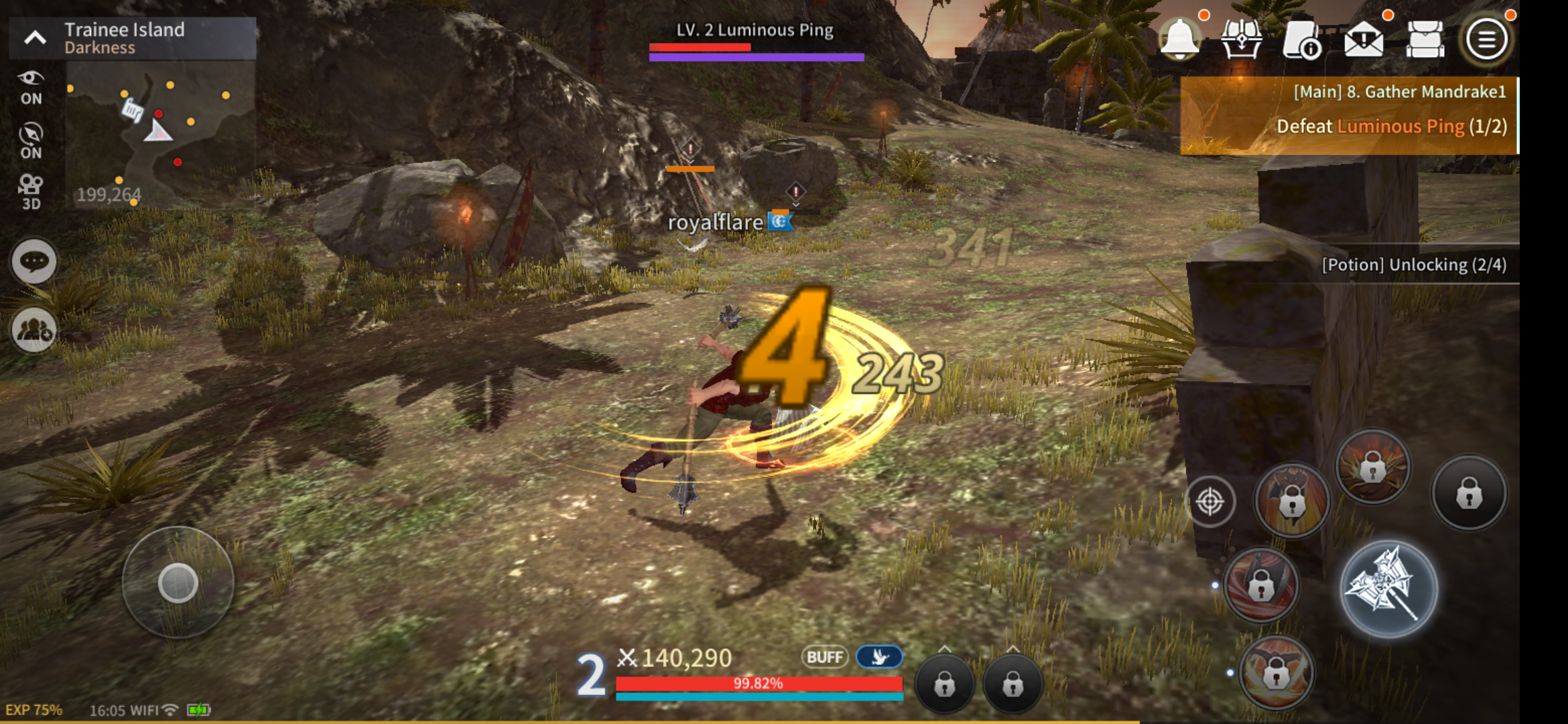1568x724 pixels.
Task: Select the Potion Unlocking tracker entry
Action: coord(1415,265)
